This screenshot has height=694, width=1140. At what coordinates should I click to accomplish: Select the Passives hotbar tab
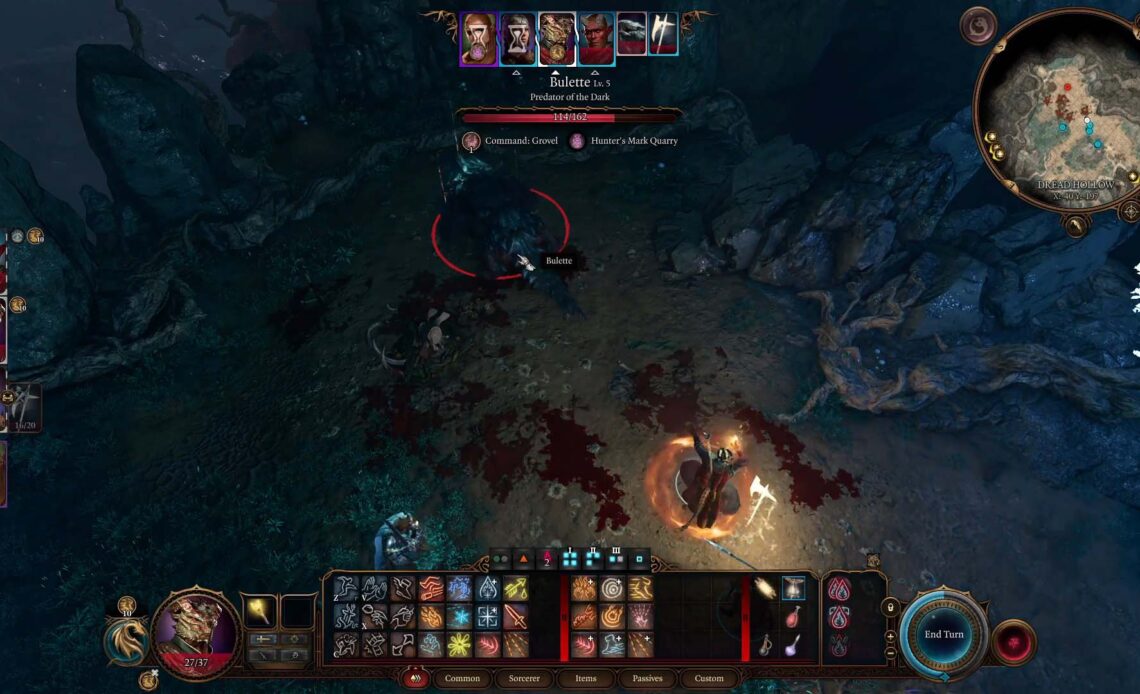click(x=647, y=678)
